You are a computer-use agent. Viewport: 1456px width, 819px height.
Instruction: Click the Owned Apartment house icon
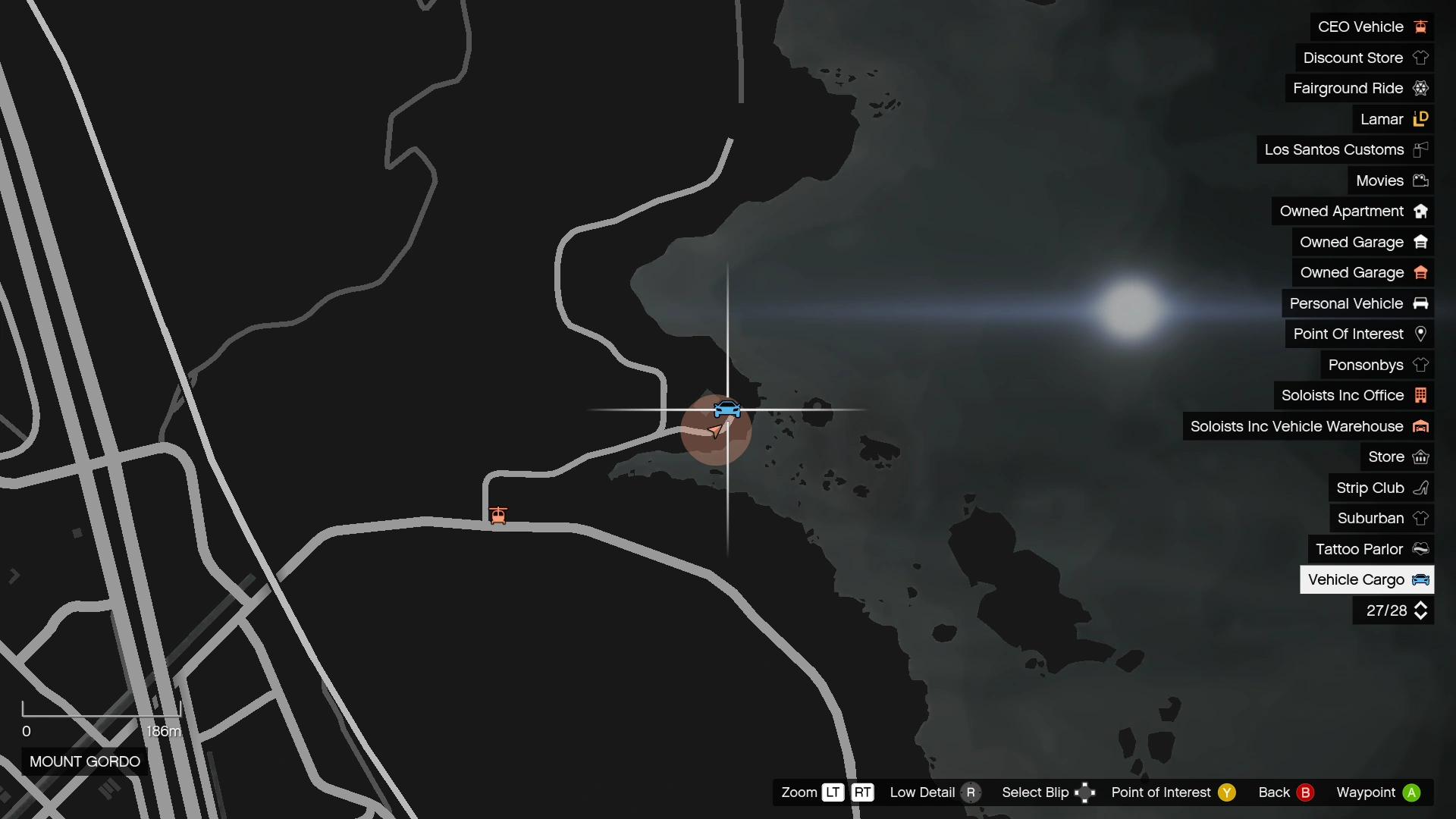point(1422,211)
